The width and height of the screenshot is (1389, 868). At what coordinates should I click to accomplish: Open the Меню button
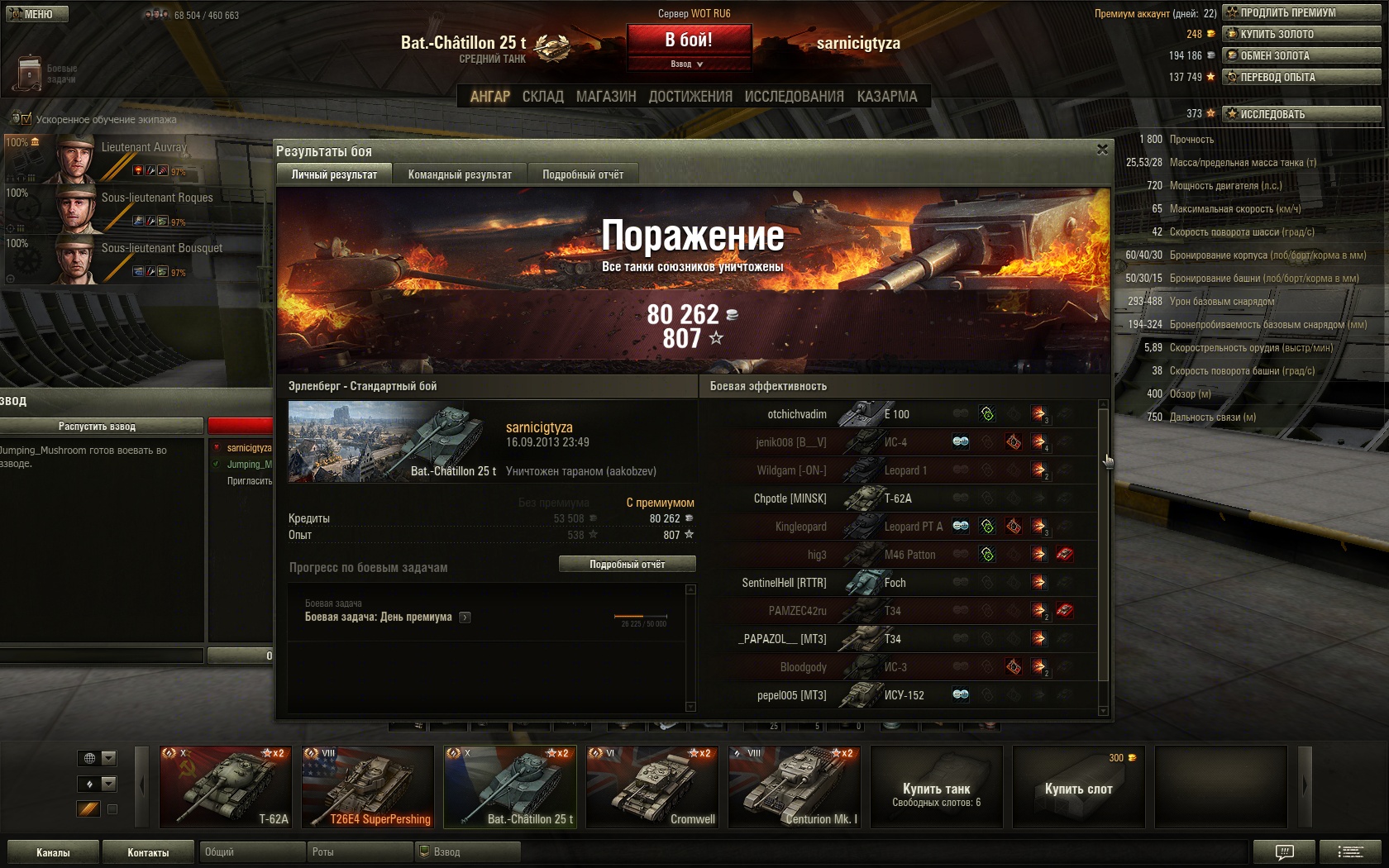pyautogui.click(x=36, y=14)
